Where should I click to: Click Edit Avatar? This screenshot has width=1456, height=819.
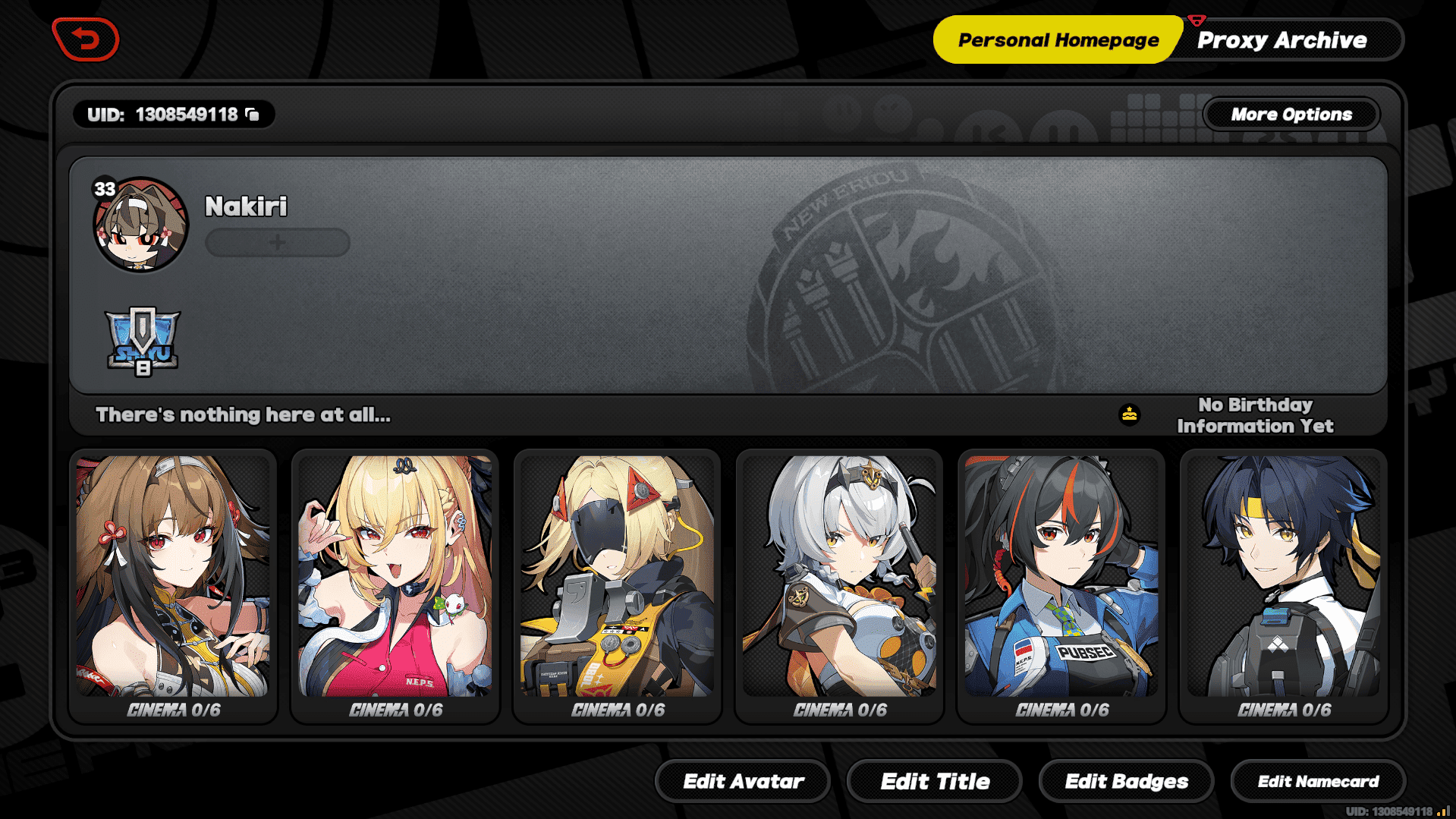click(743, 781)
